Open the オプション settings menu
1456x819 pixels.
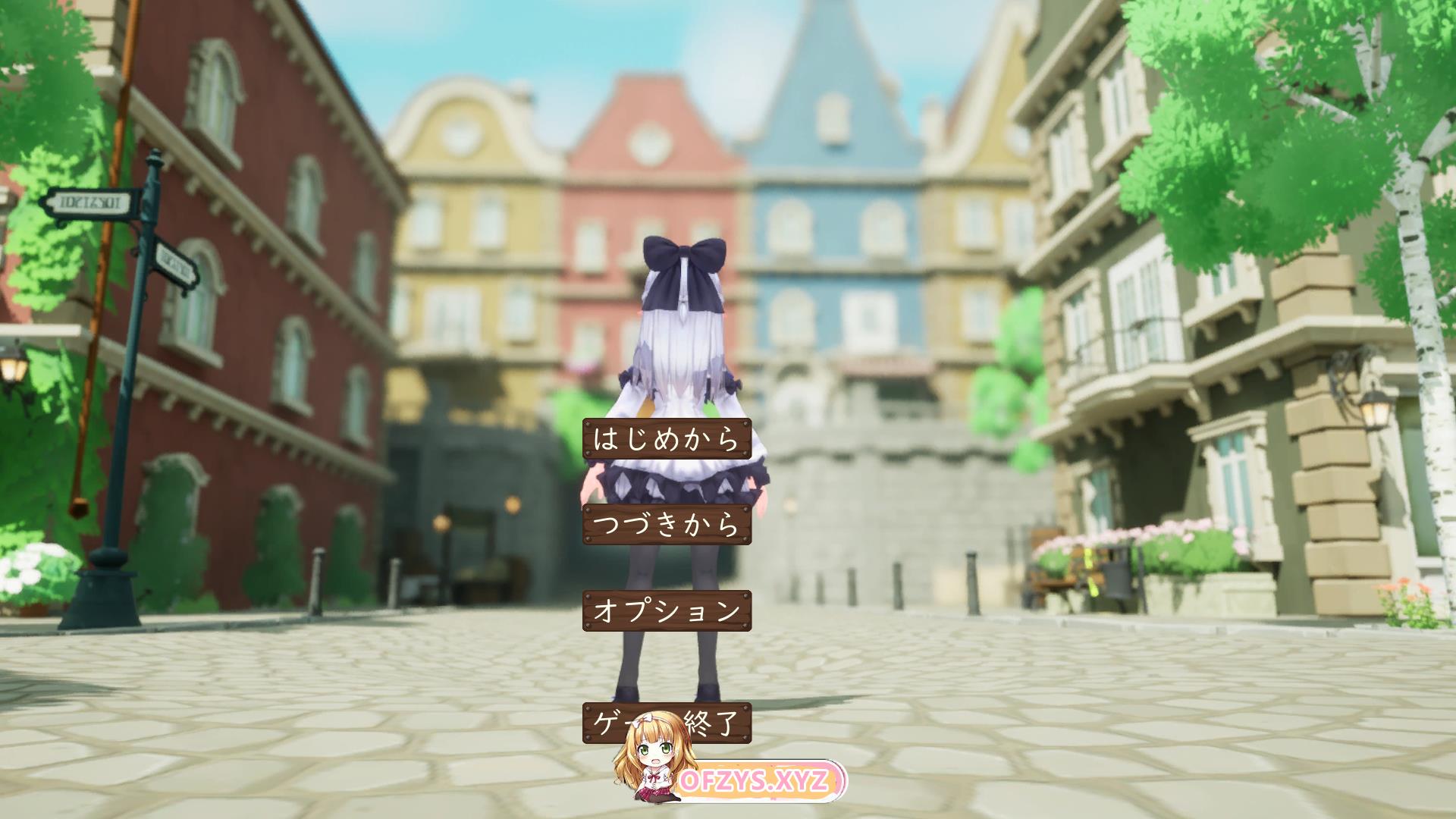click(x=667, y=610)
